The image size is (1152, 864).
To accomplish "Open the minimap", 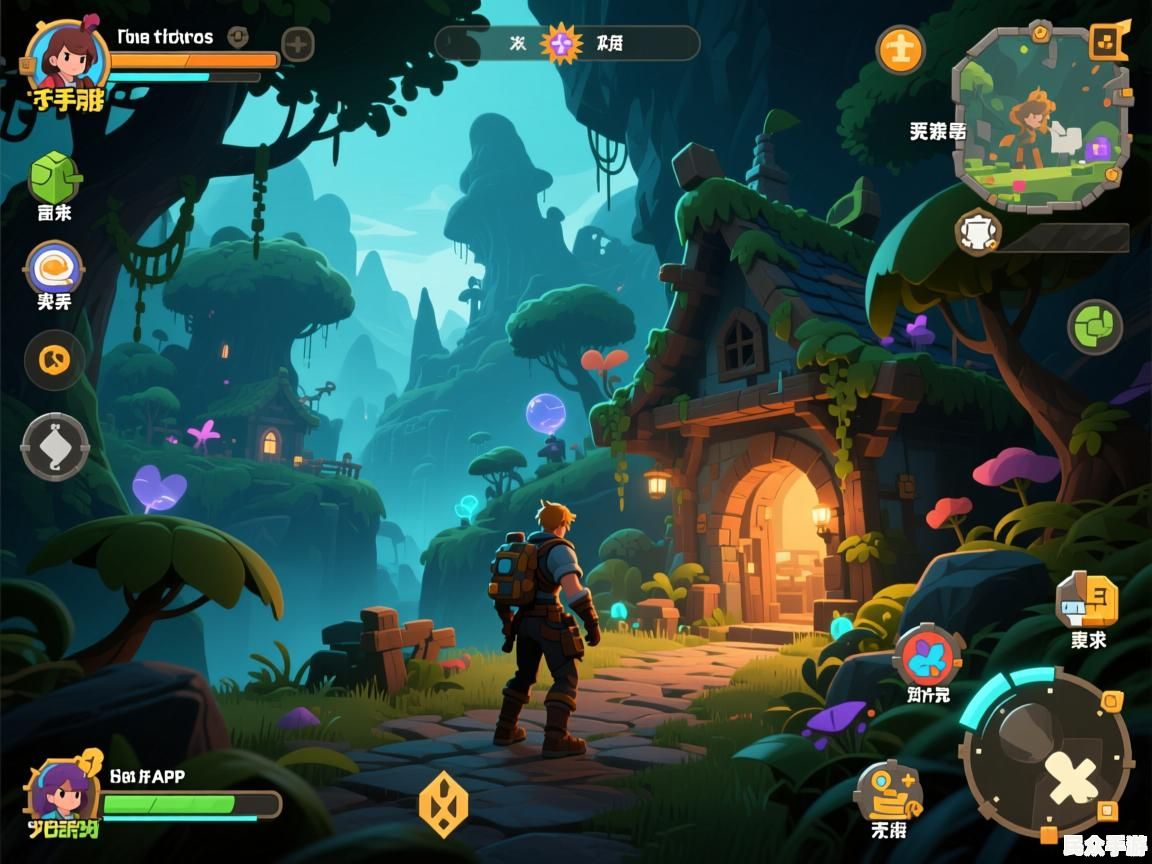I will point(1040,120).
